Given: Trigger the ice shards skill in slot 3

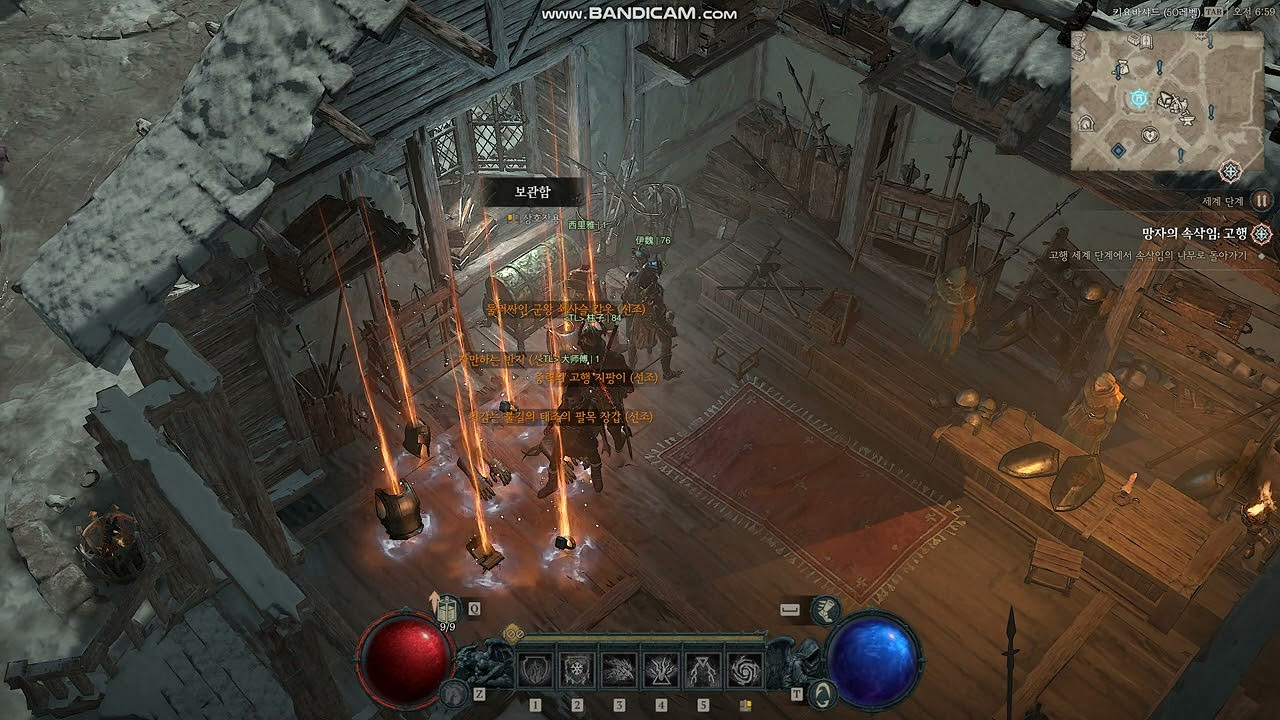Looking at the screenshot, I should tap(619, 669).
